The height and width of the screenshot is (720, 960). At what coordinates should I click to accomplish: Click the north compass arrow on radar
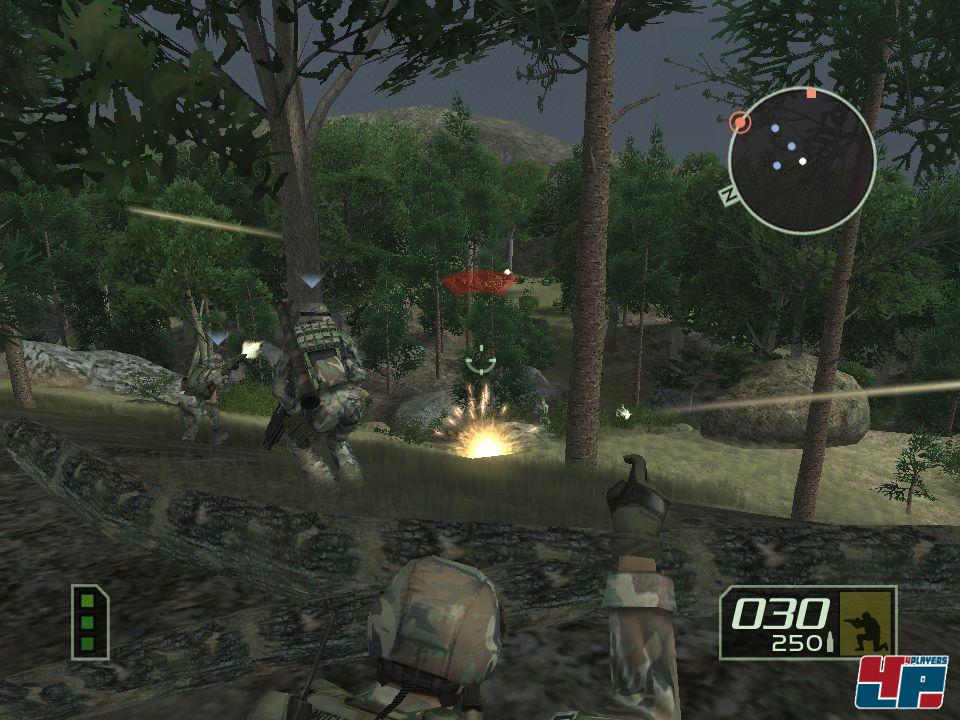[728, 194]
